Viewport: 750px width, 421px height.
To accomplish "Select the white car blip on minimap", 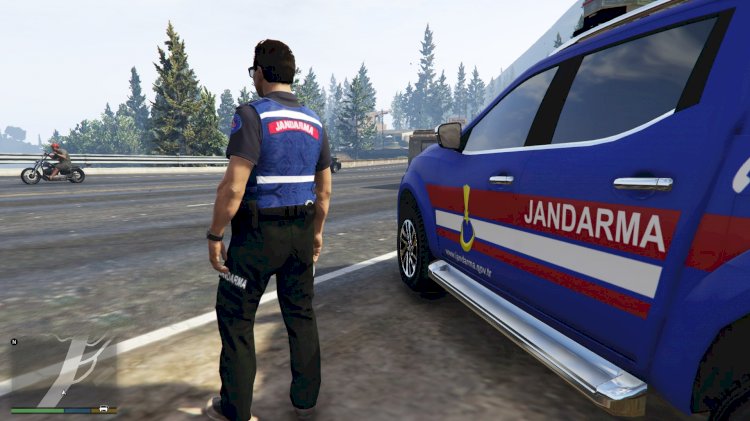I will click(x=103, y=409).
